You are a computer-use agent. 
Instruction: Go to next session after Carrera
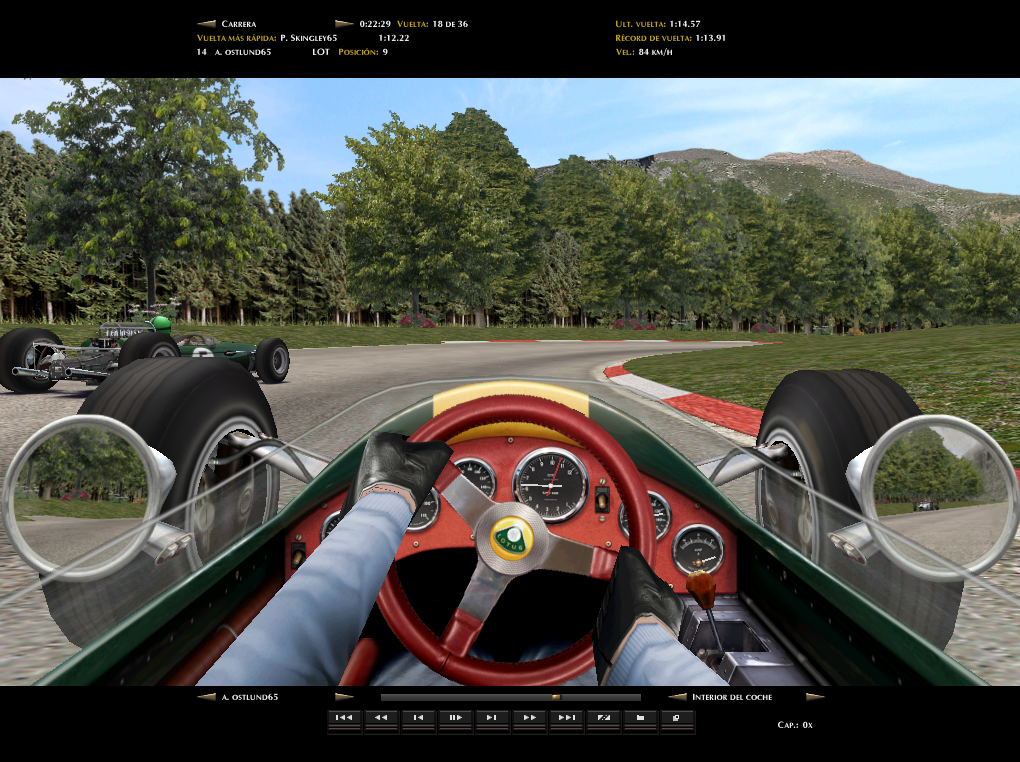344,23
